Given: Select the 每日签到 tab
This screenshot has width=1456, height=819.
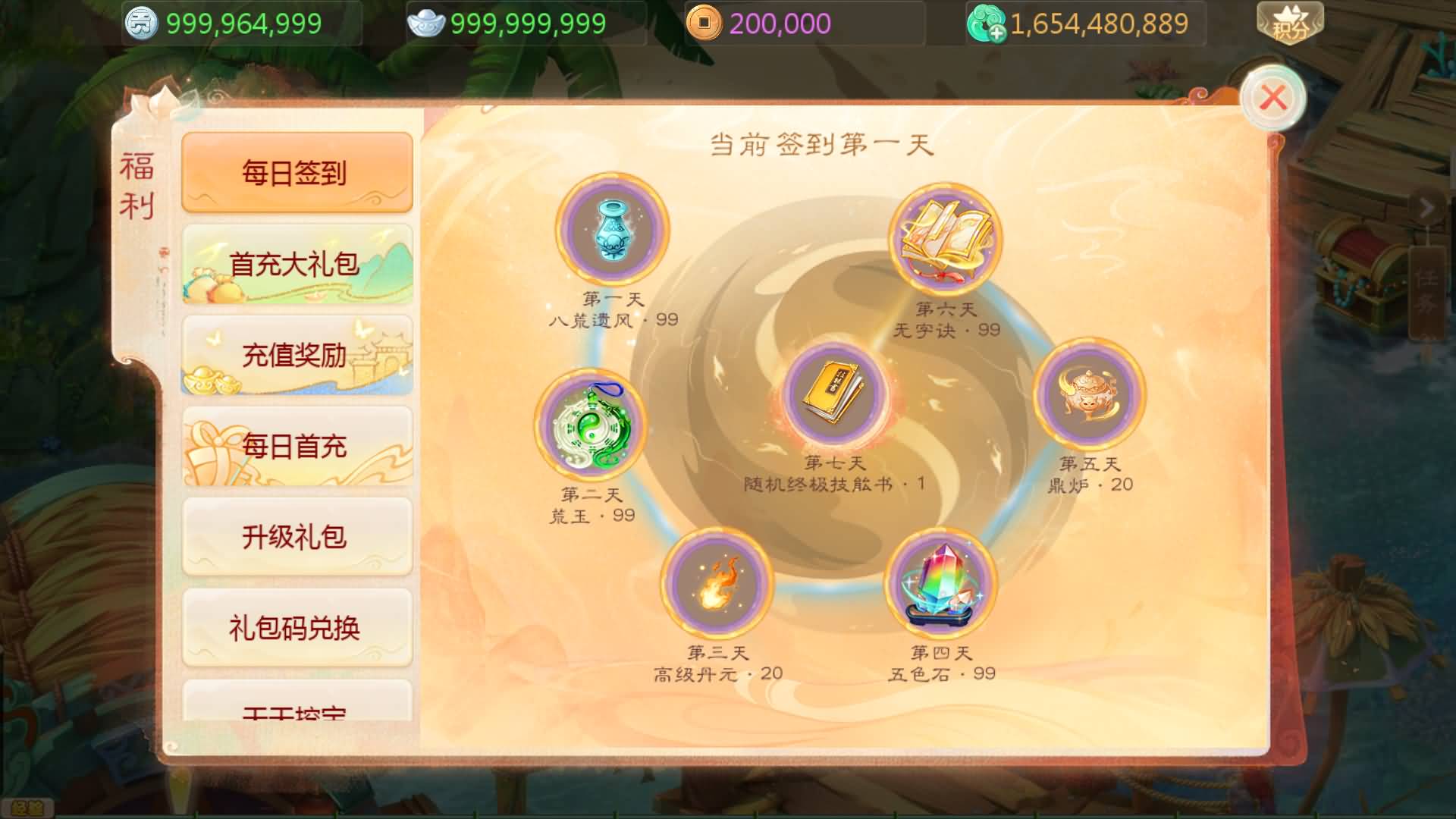Looking at the screenshot, I should pyautogui.click(x=297, y=172).
